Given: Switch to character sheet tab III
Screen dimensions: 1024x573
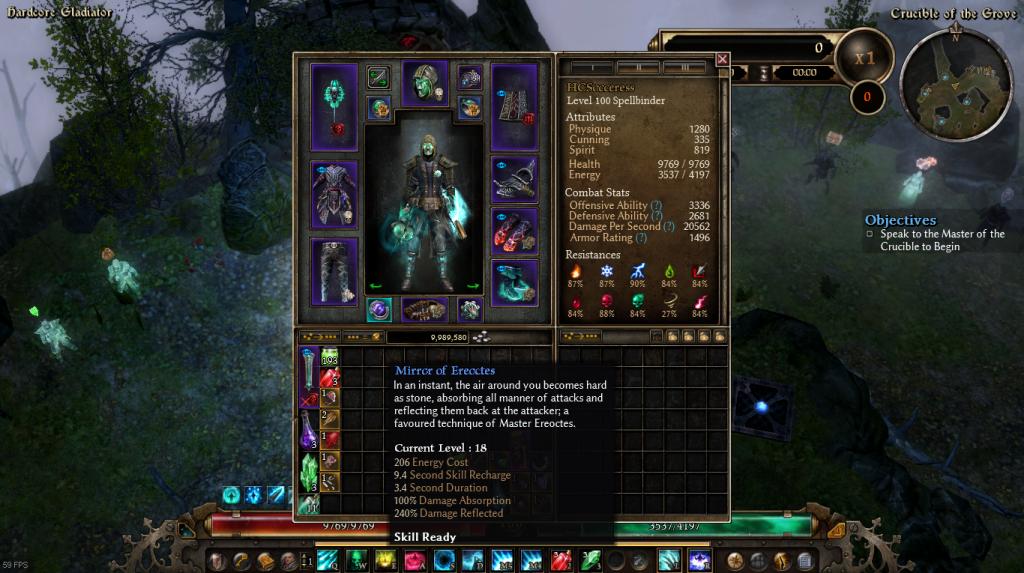Looking at the screenshot, I should (683, 68).
